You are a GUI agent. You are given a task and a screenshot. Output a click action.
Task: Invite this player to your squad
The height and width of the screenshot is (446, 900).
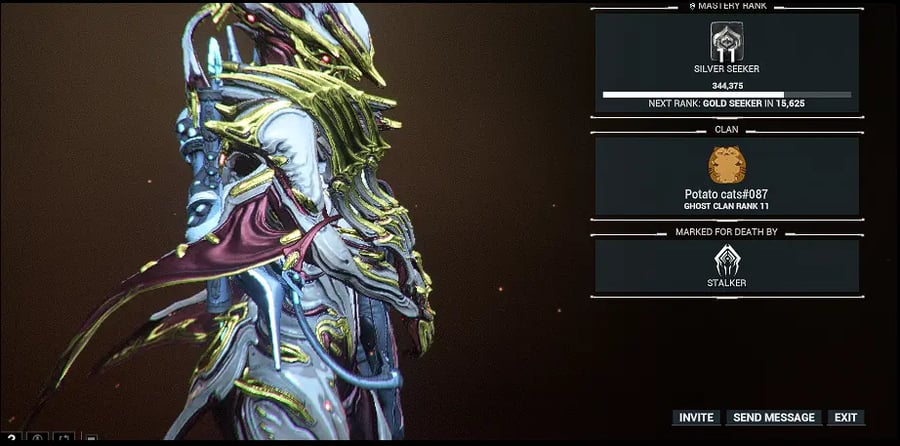[x=696, y=417]
